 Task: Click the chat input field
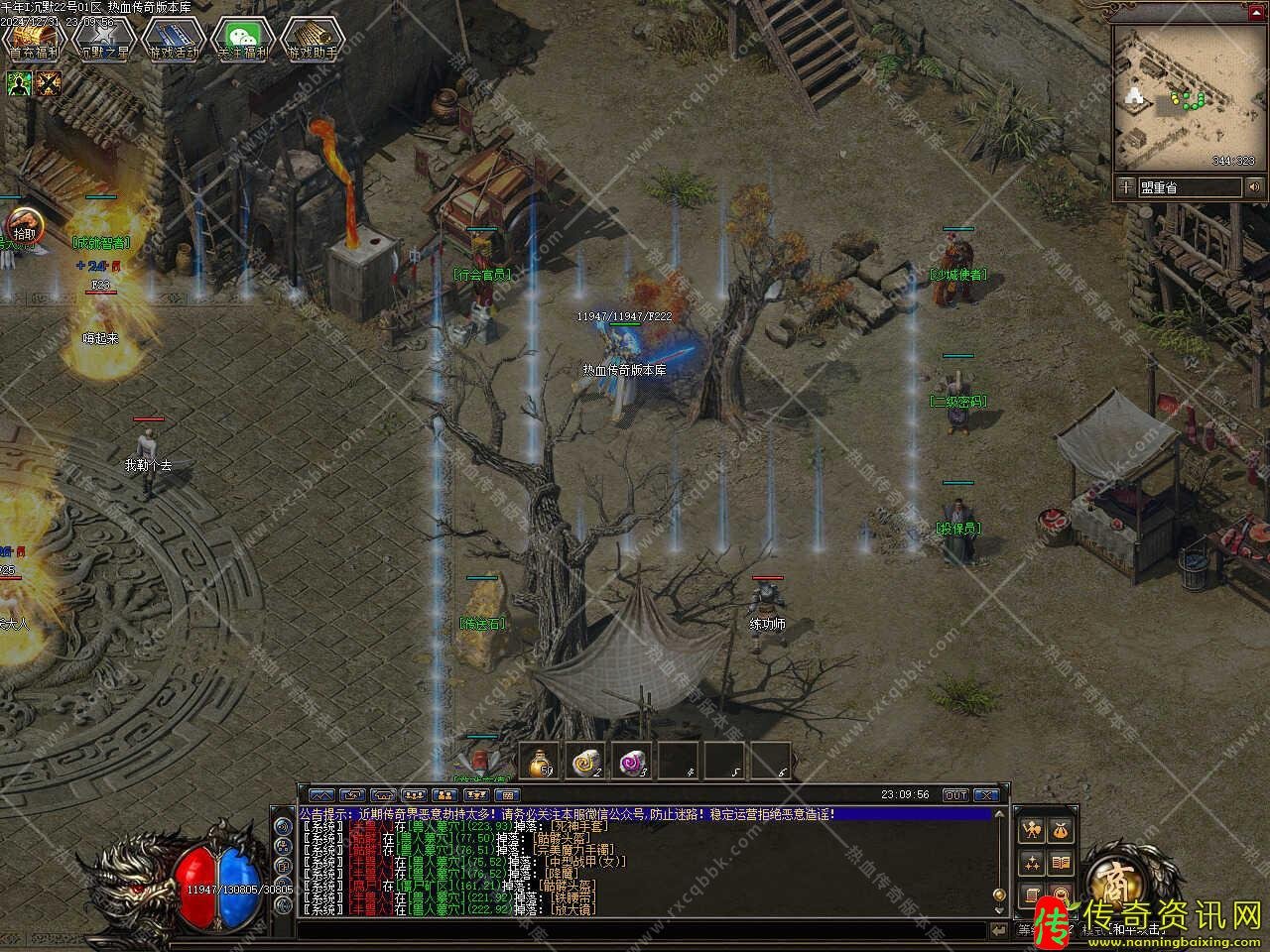(x=645, y=929)
